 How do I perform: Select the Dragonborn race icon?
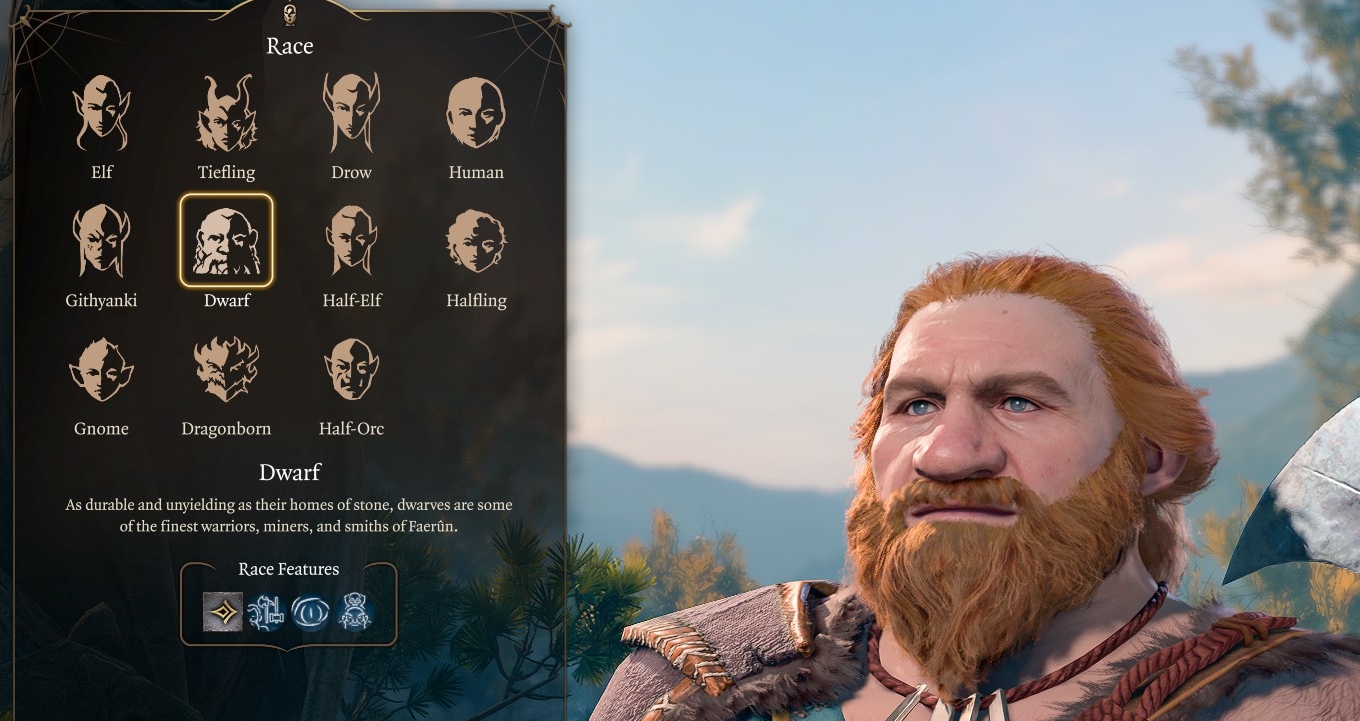click(226, 370)
